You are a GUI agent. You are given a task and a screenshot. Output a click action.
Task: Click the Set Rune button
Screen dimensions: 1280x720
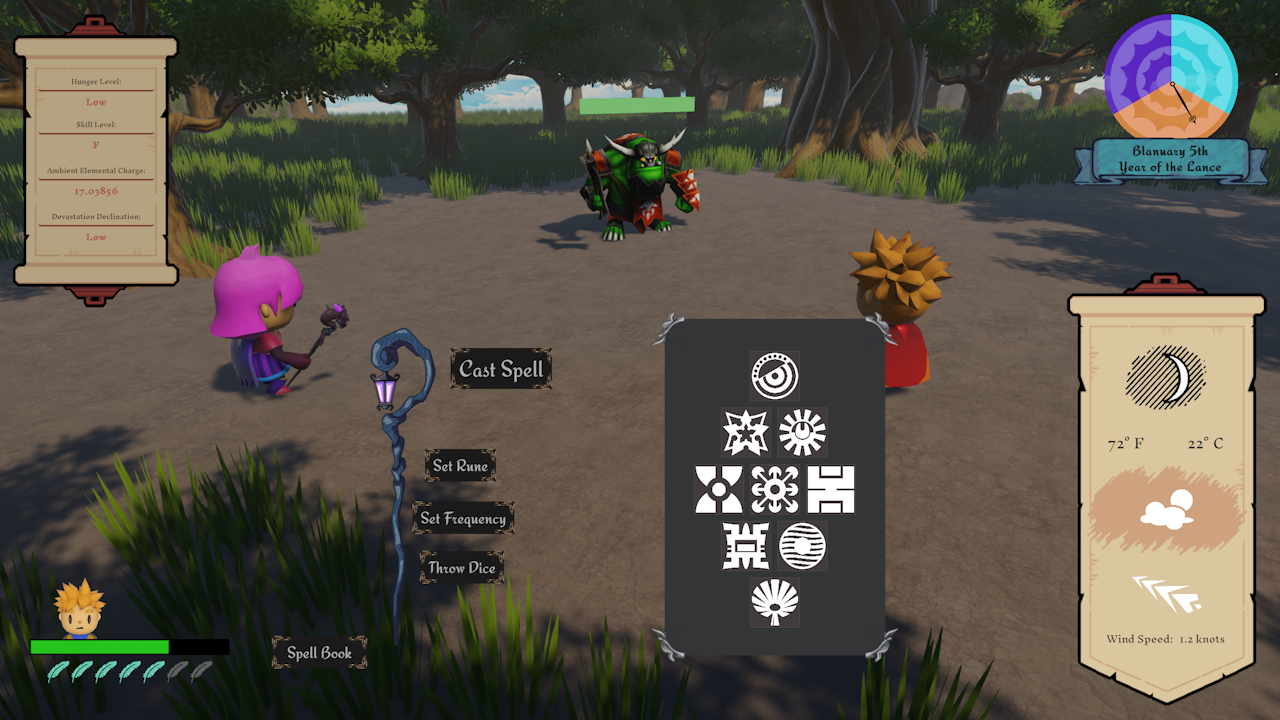coord(461,465)
